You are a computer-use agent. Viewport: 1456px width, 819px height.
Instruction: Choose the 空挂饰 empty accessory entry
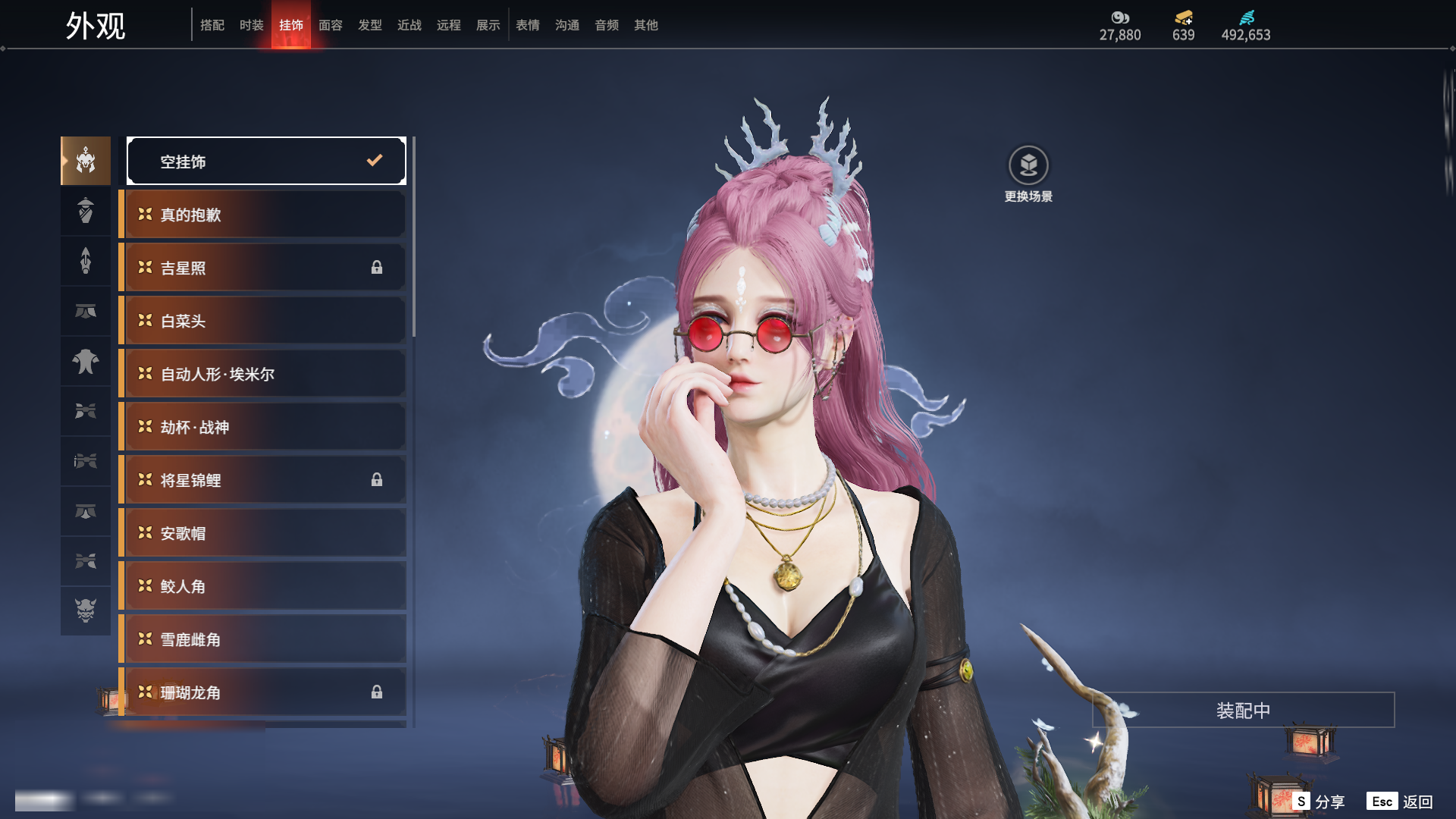click(266, 161)
